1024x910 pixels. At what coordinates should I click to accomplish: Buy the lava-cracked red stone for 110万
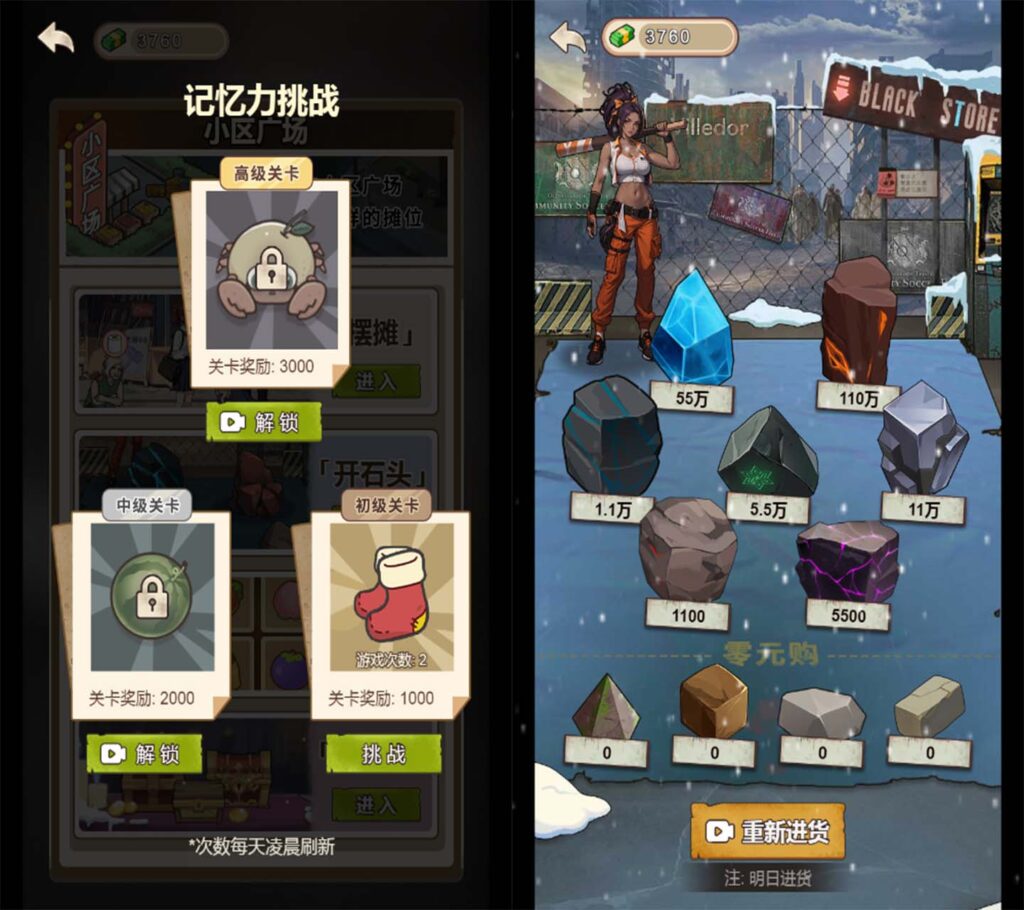point(858,320)
